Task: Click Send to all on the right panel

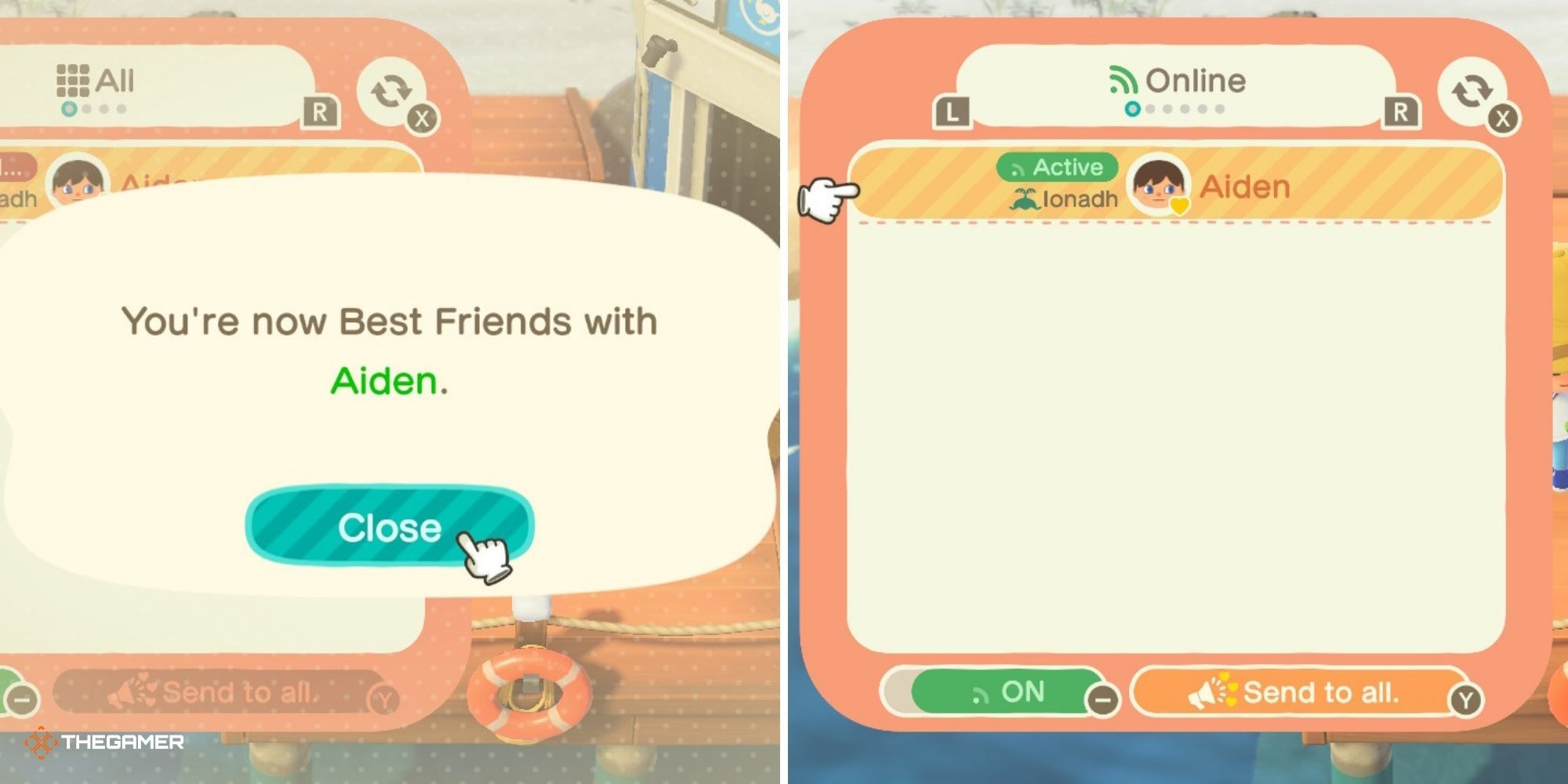Action: 1301,691
